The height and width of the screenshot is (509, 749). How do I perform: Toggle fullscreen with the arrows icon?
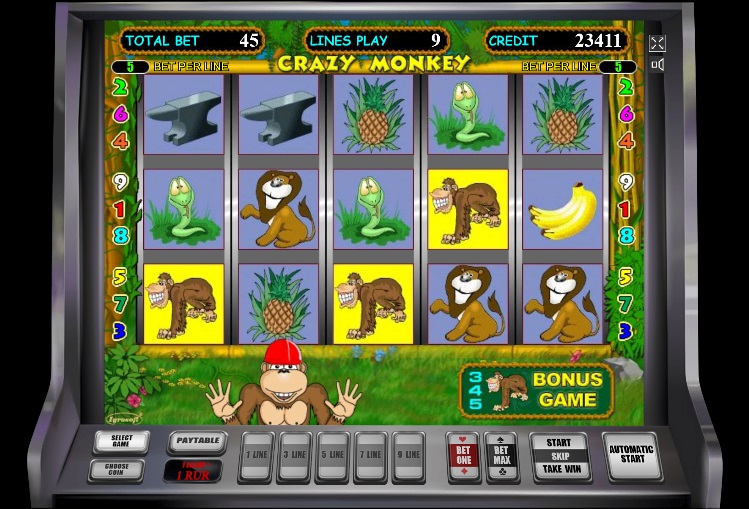point(657,44)
